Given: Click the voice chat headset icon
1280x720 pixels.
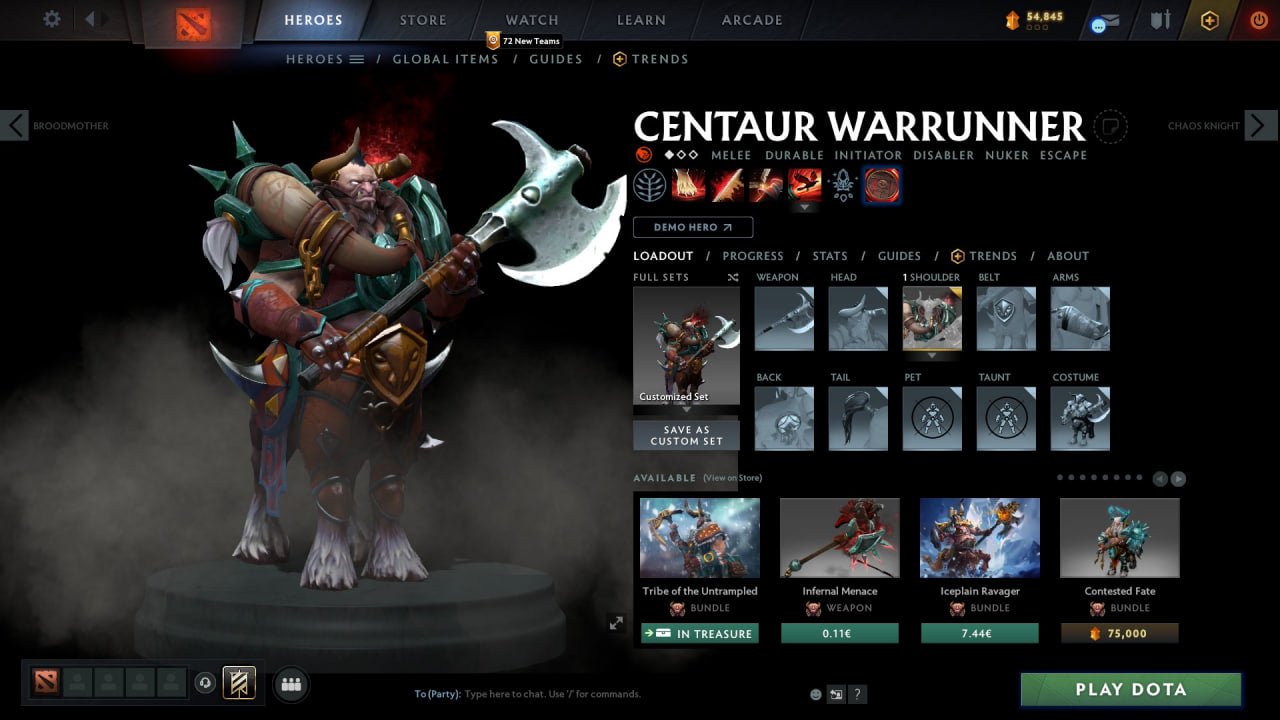Looking at the screenshot, I should click(207, 683).
